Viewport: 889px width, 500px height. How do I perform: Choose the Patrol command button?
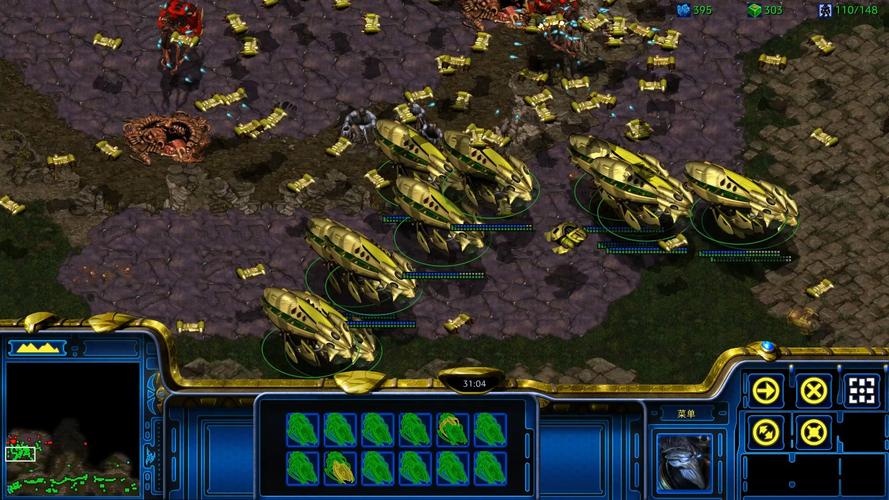[766, 433]
